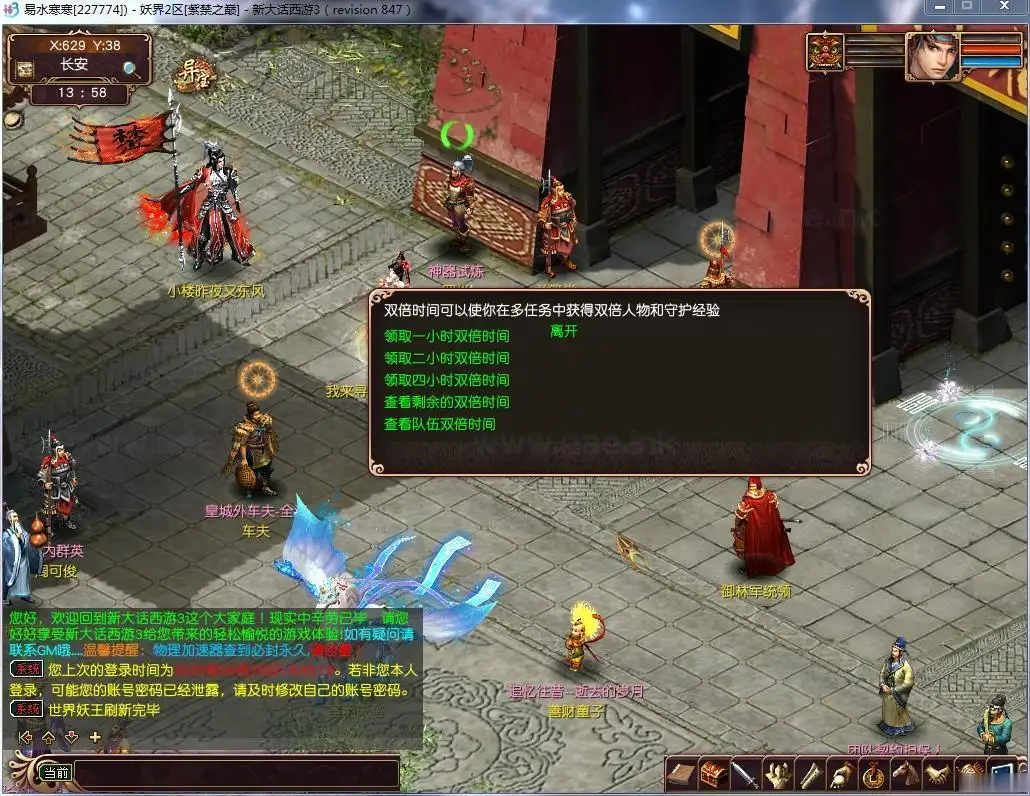
Task: Click 离开 to leave the dialogue
Action: (564, 331)
